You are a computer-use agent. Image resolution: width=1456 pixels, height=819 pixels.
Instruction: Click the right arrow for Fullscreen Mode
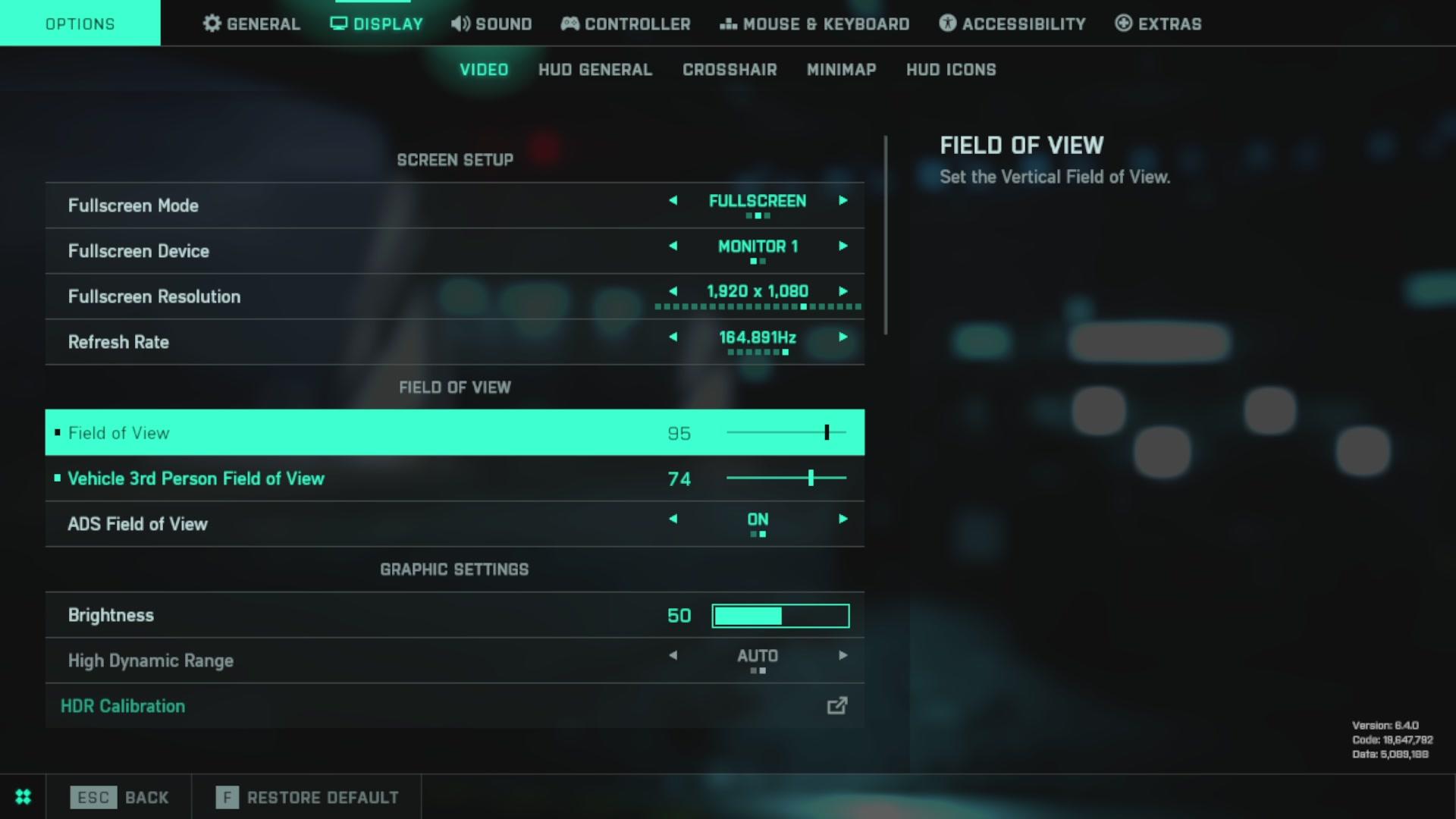click(x=843, y=201)
